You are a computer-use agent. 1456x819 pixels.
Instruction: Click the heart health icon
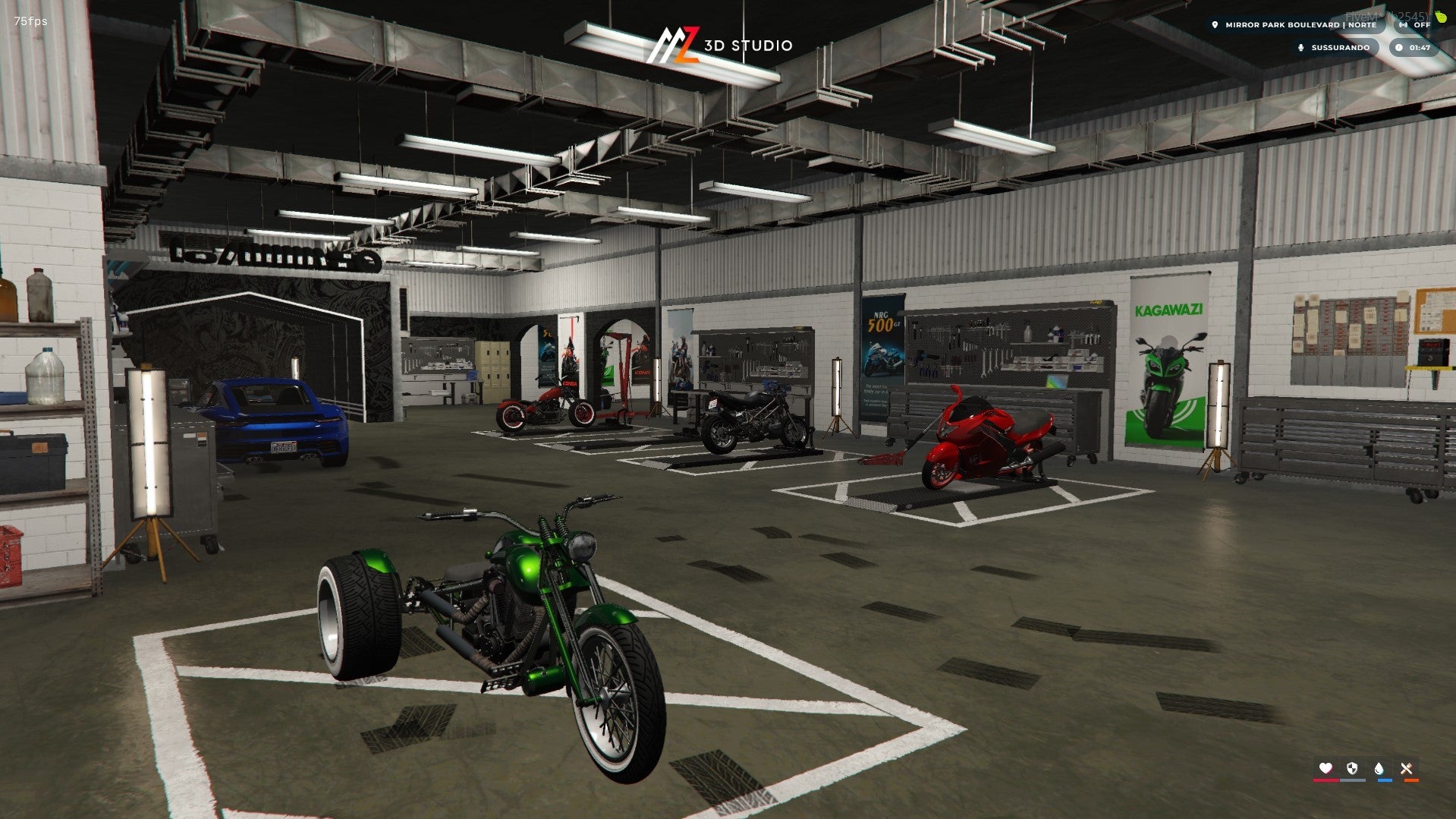pyautogui.click(x=1325, y=769)
